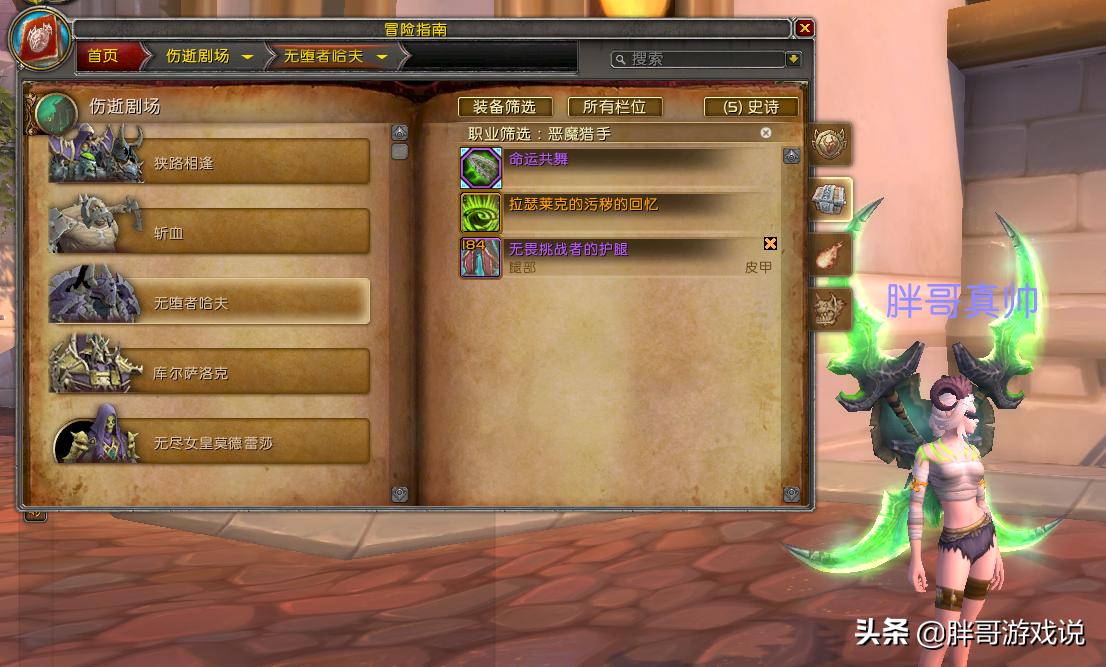1106x667 pixels.
Task: Close the Adventure Guide window
Action: tap(804, 28)
